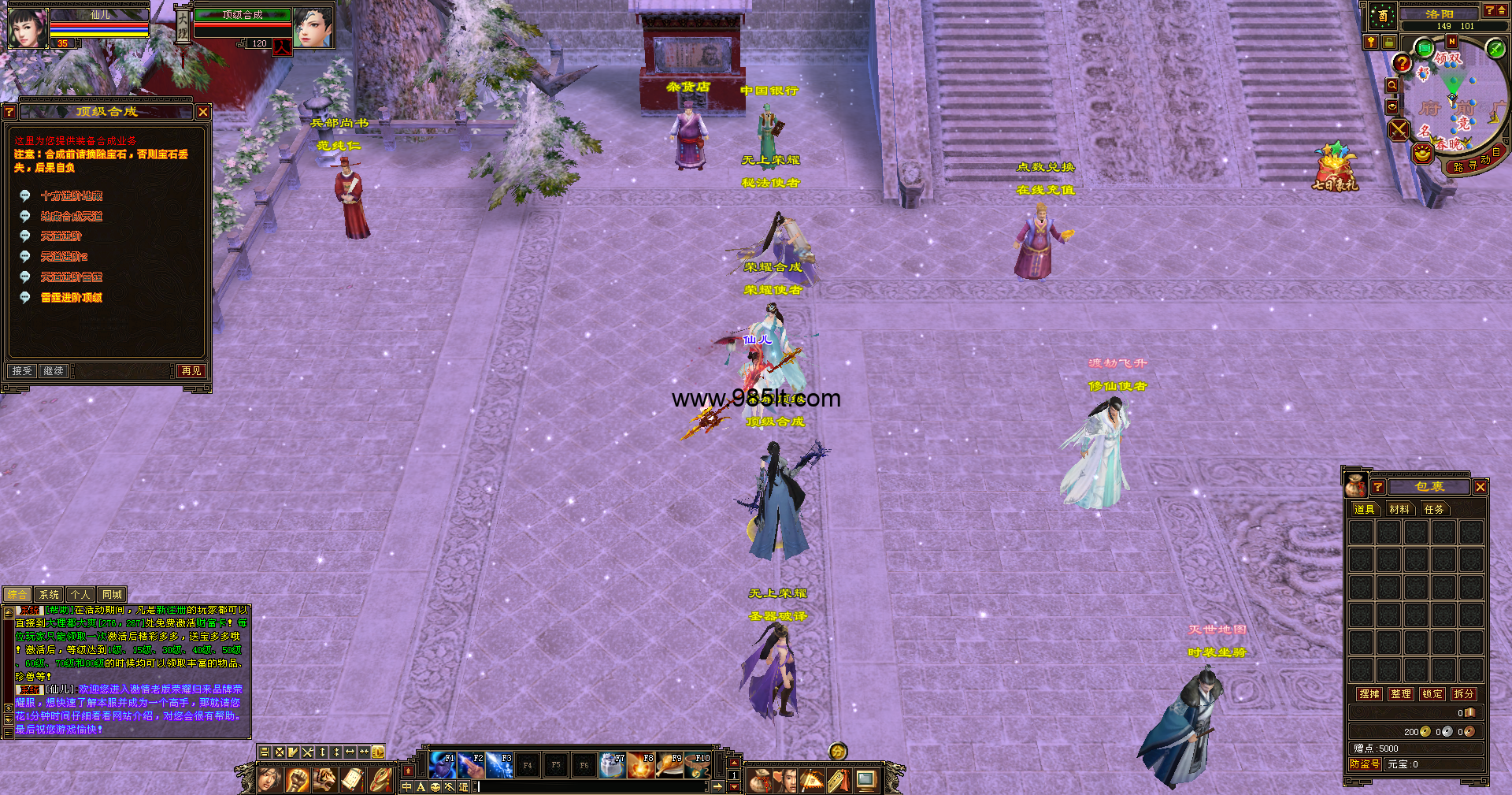Choose the 十方进阶地藏 dialogue option

point(72,195)
